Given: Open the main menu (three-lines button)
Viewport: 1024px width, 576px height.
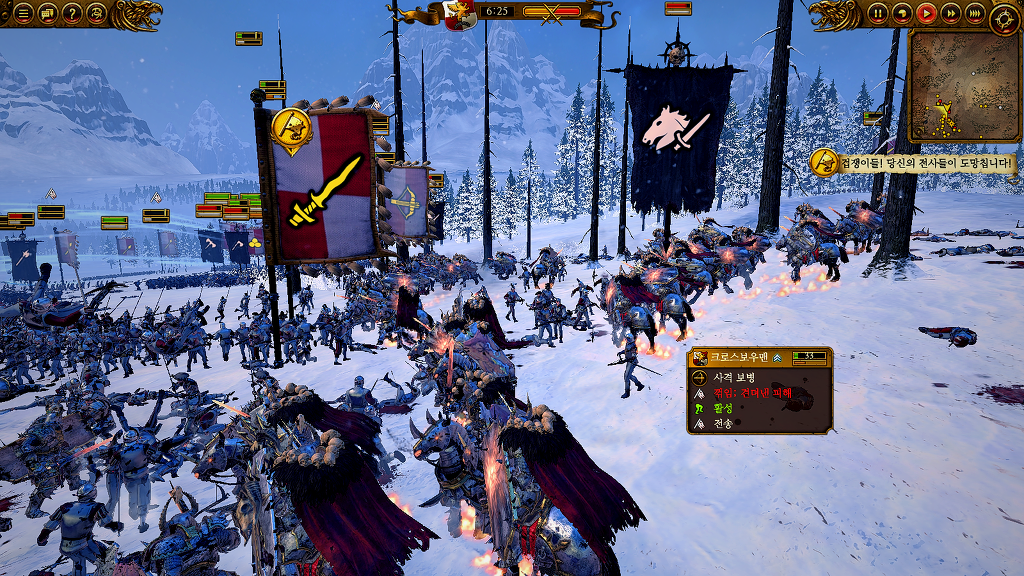Looking at the screenshot, I should [23, 14].
